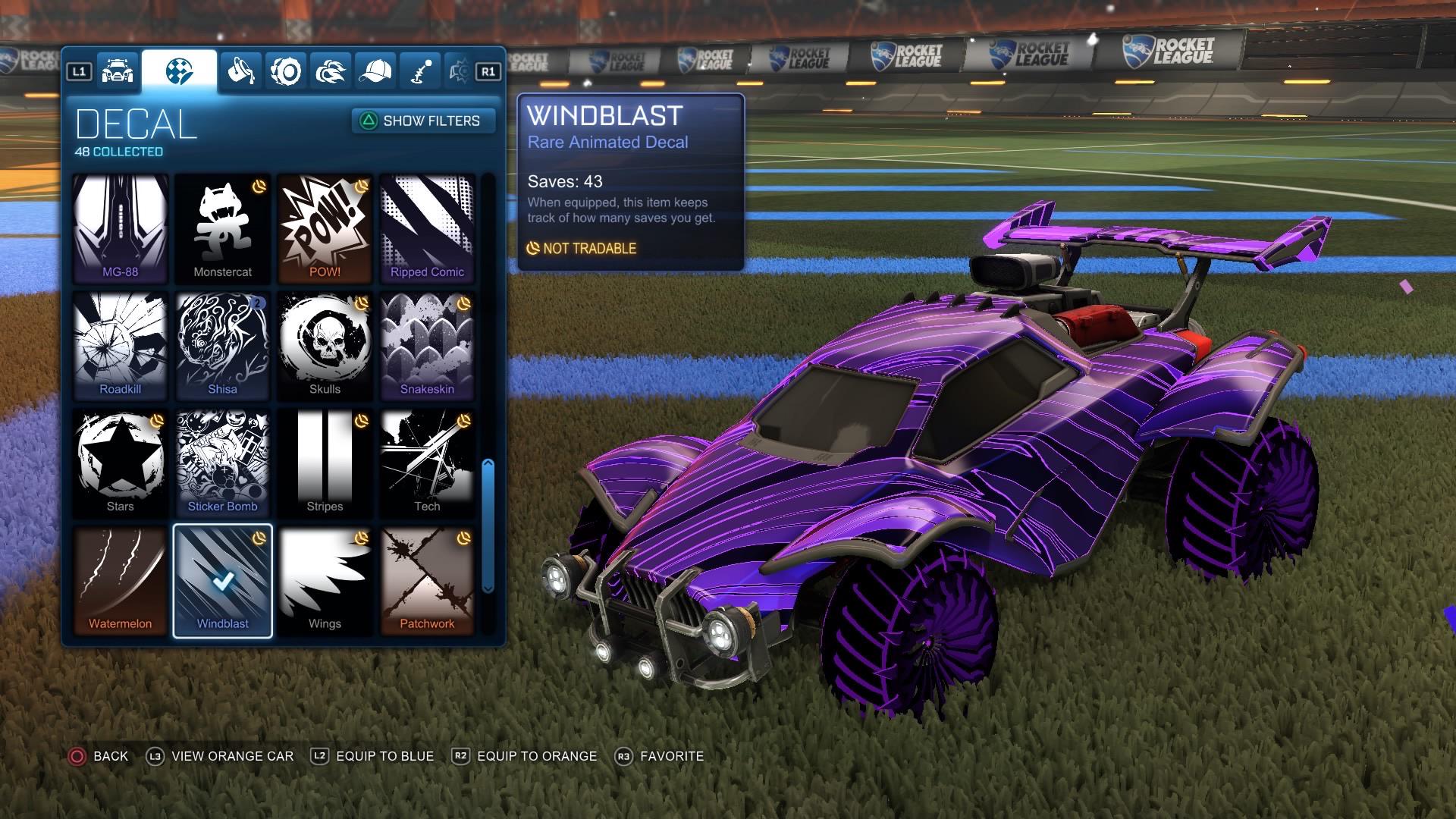This screenshot has width=1456, height=819.
Task: Uncheck the equipped Windblast decal
Action: tap(222, 580)
